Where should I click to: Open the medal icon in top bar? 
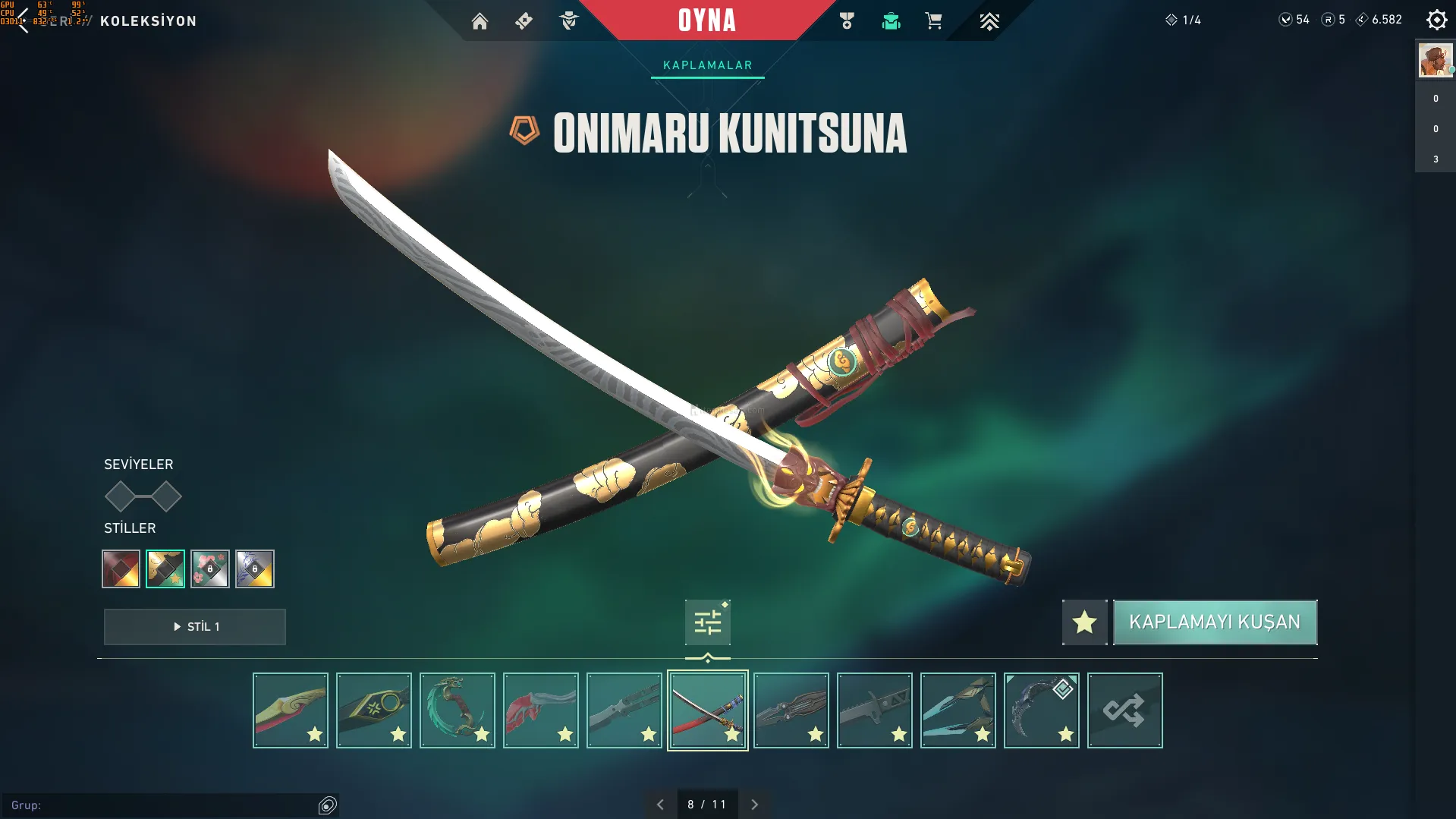pyautogui.click(x=847, y=21)
